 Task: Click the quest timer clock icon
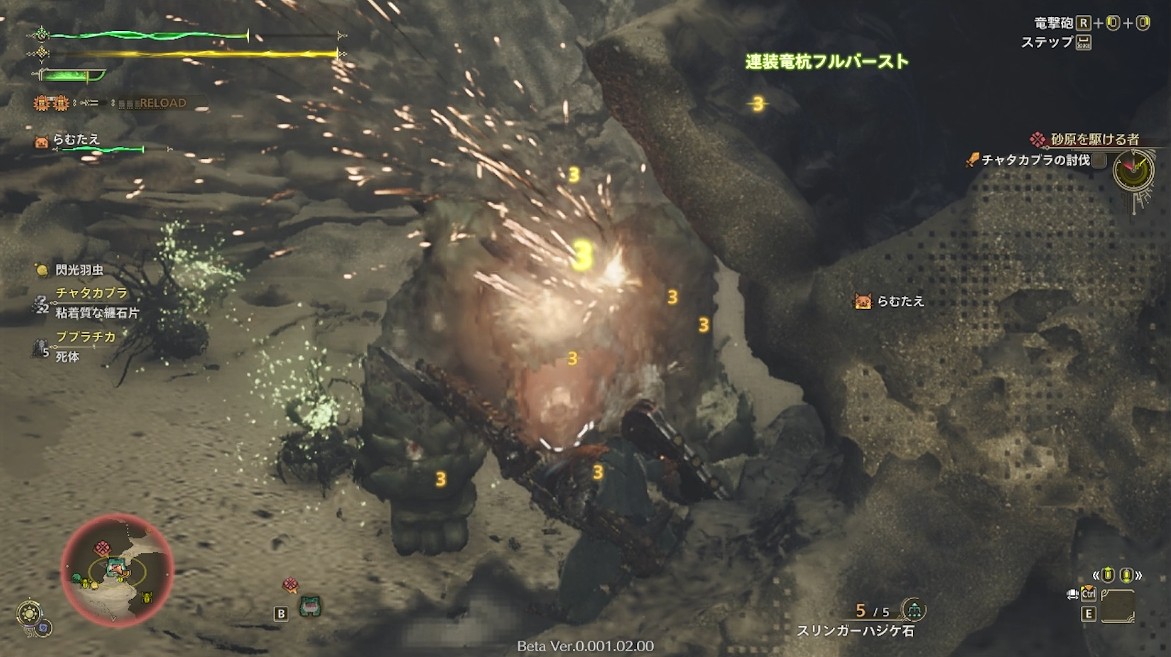pyautogui.click(x=1132, y=170)
